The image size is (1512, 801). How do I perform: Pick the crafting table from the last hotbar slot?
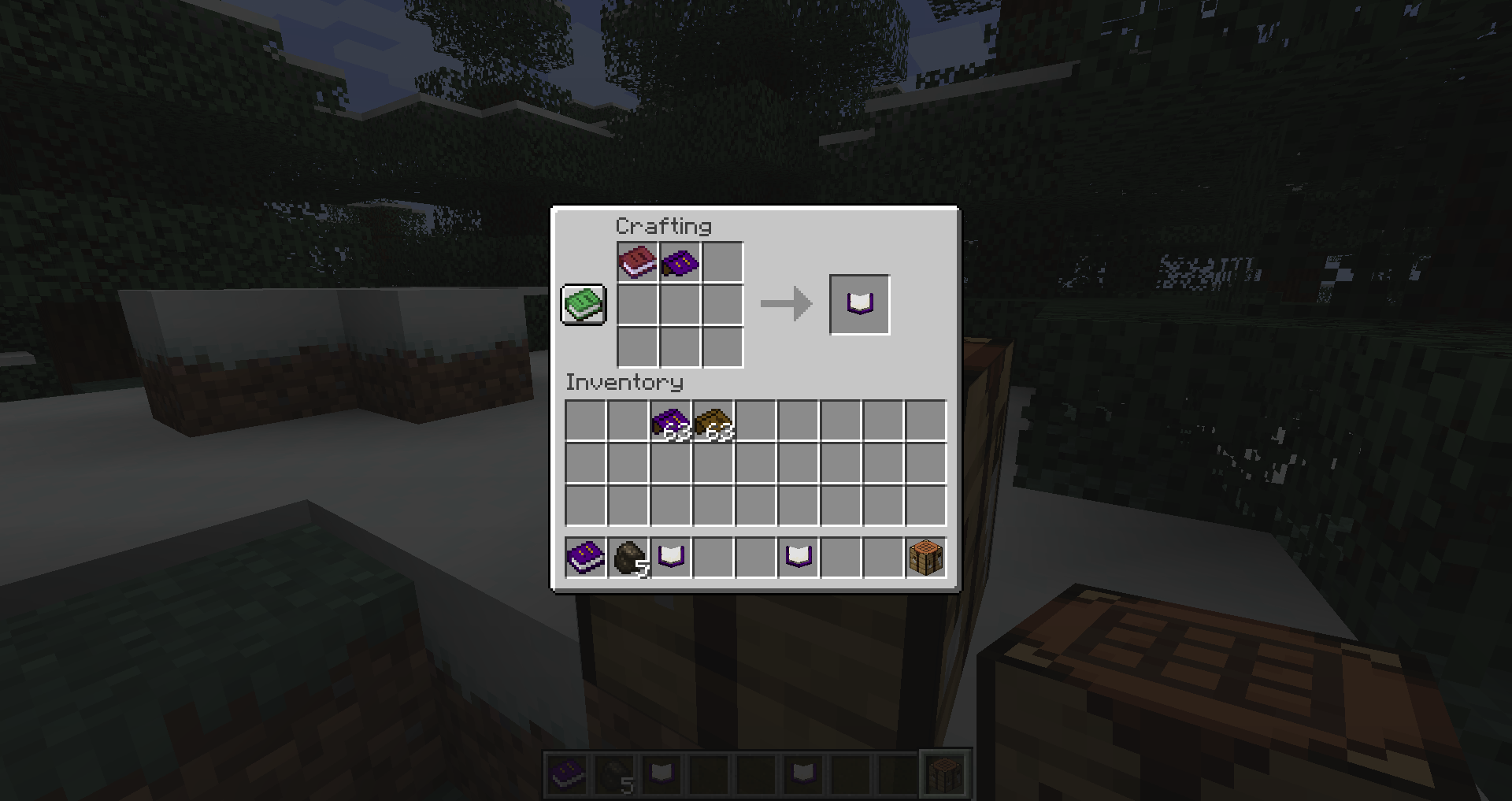pos(926,557)
